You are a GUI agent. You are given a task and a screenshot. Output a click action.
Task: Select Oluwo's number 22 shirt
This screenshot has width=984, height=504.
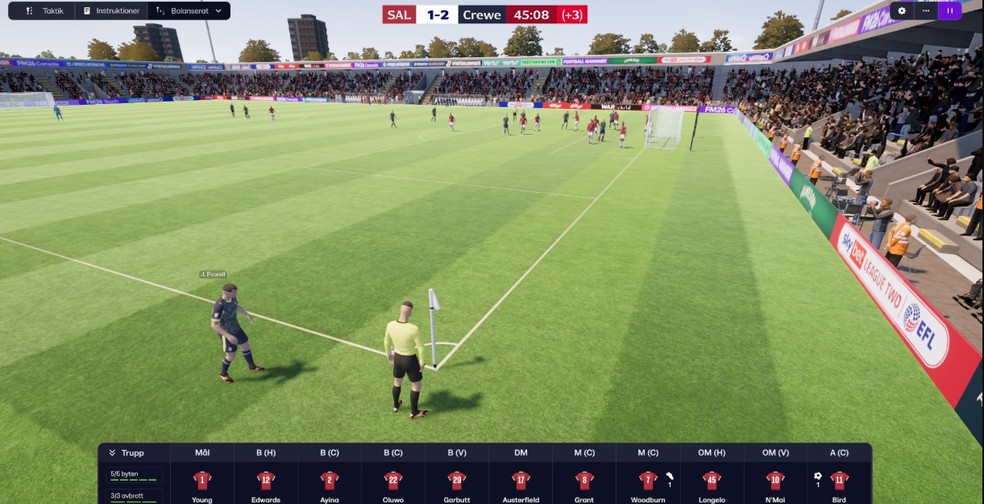(x=393, y=480)
